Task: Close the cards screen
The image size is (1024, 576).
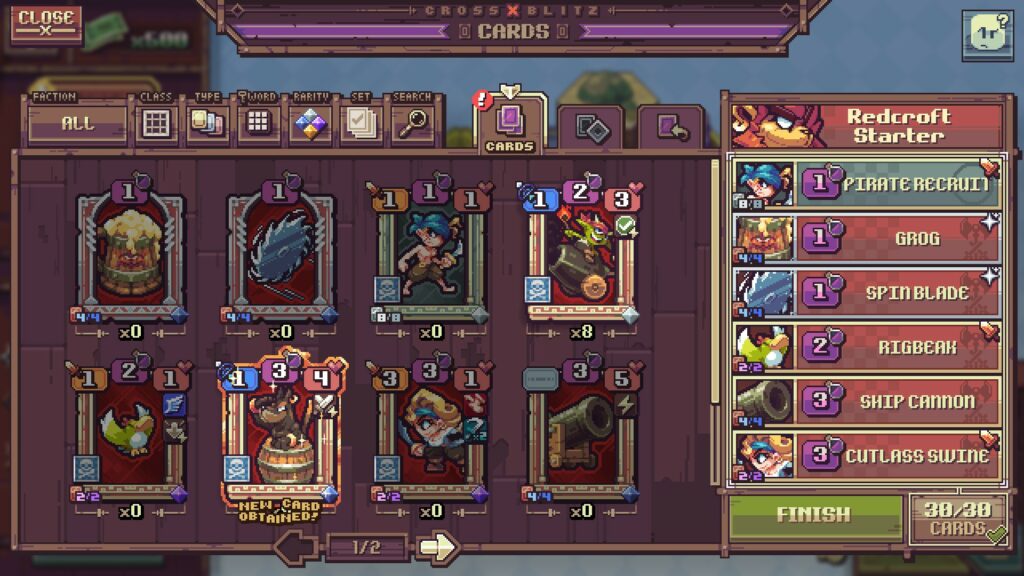Action: [x=46, y=23]
